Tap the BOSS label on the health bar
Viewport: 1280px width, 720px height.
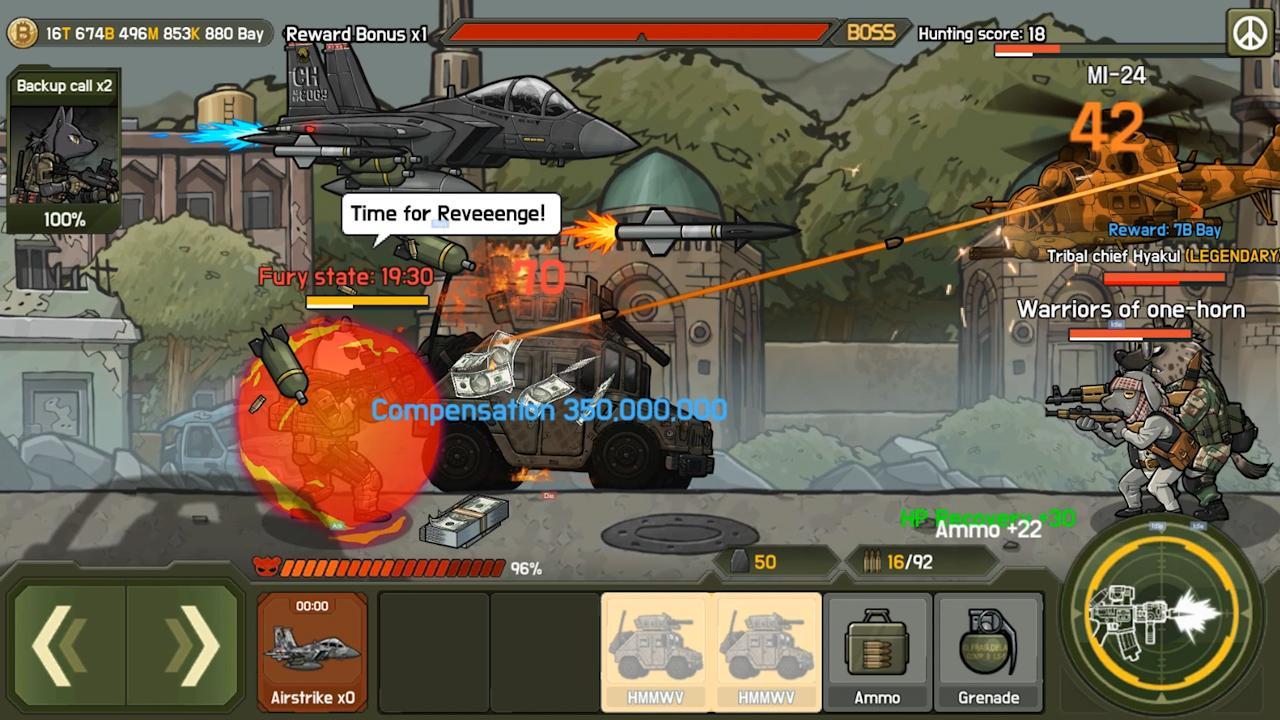point(868,33)
